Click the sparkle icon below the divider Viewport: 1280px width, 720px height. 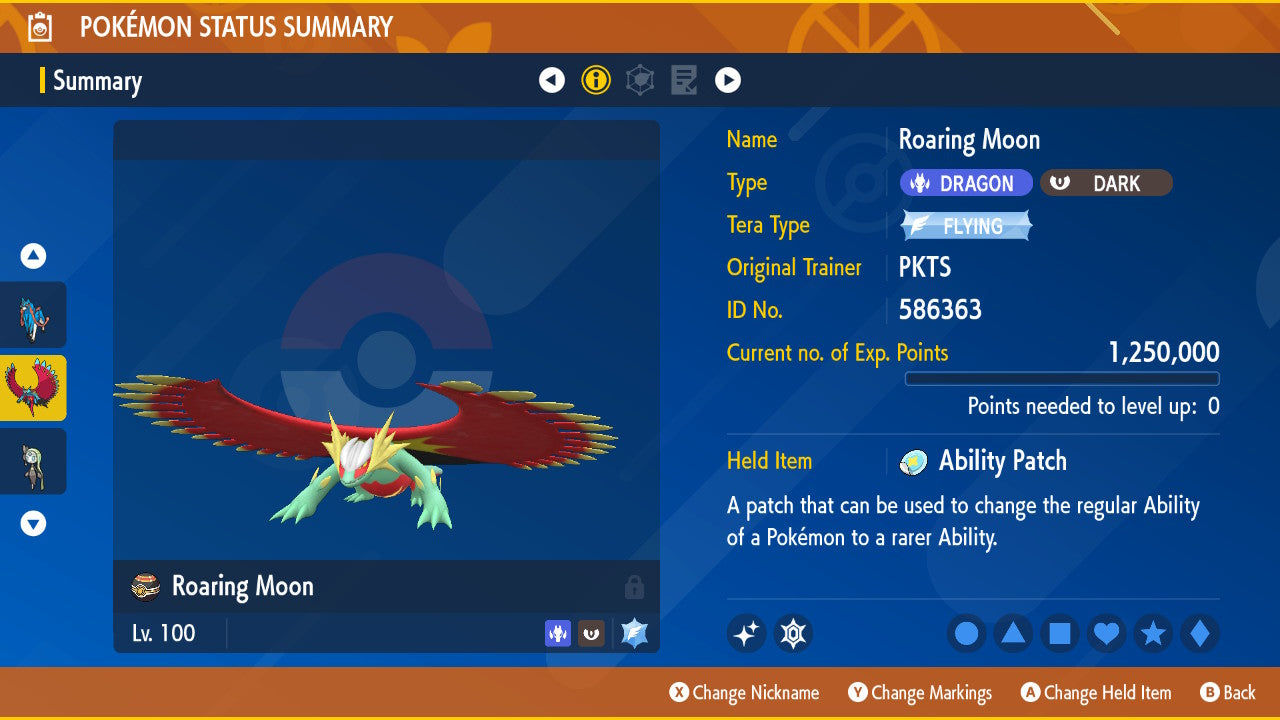[x=746, y=633]
